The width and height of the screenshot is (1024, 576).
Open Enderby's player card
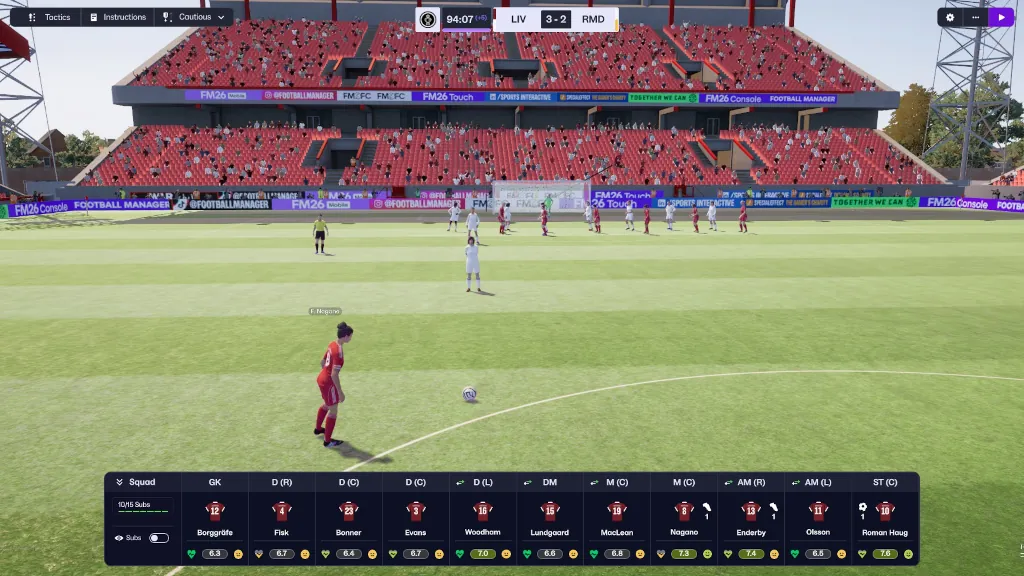pos(751,520)
